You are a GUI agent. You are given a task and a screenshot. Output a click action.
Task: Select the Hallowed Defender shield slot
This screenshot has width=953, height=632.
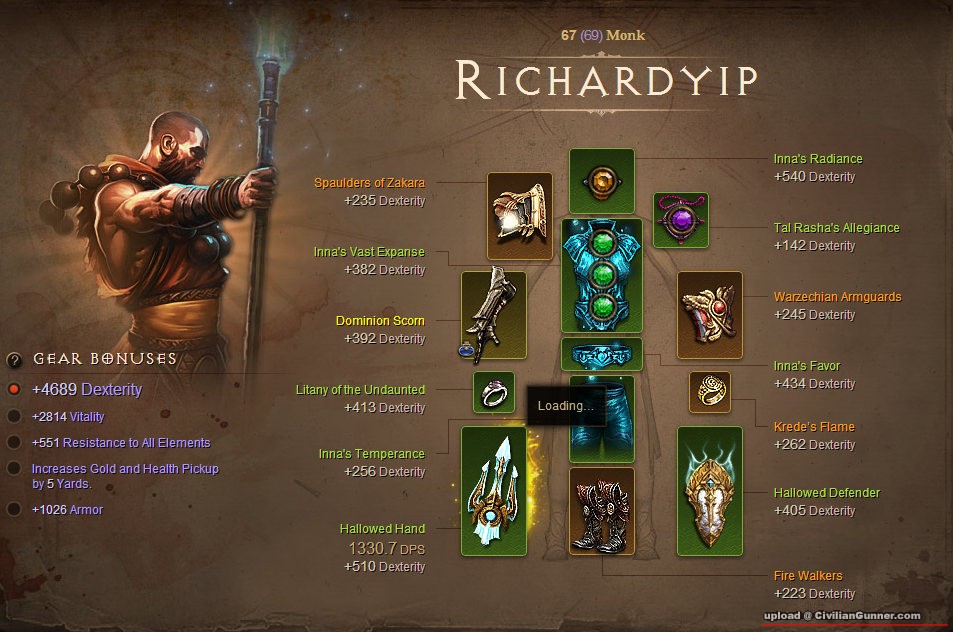[709, 491]
